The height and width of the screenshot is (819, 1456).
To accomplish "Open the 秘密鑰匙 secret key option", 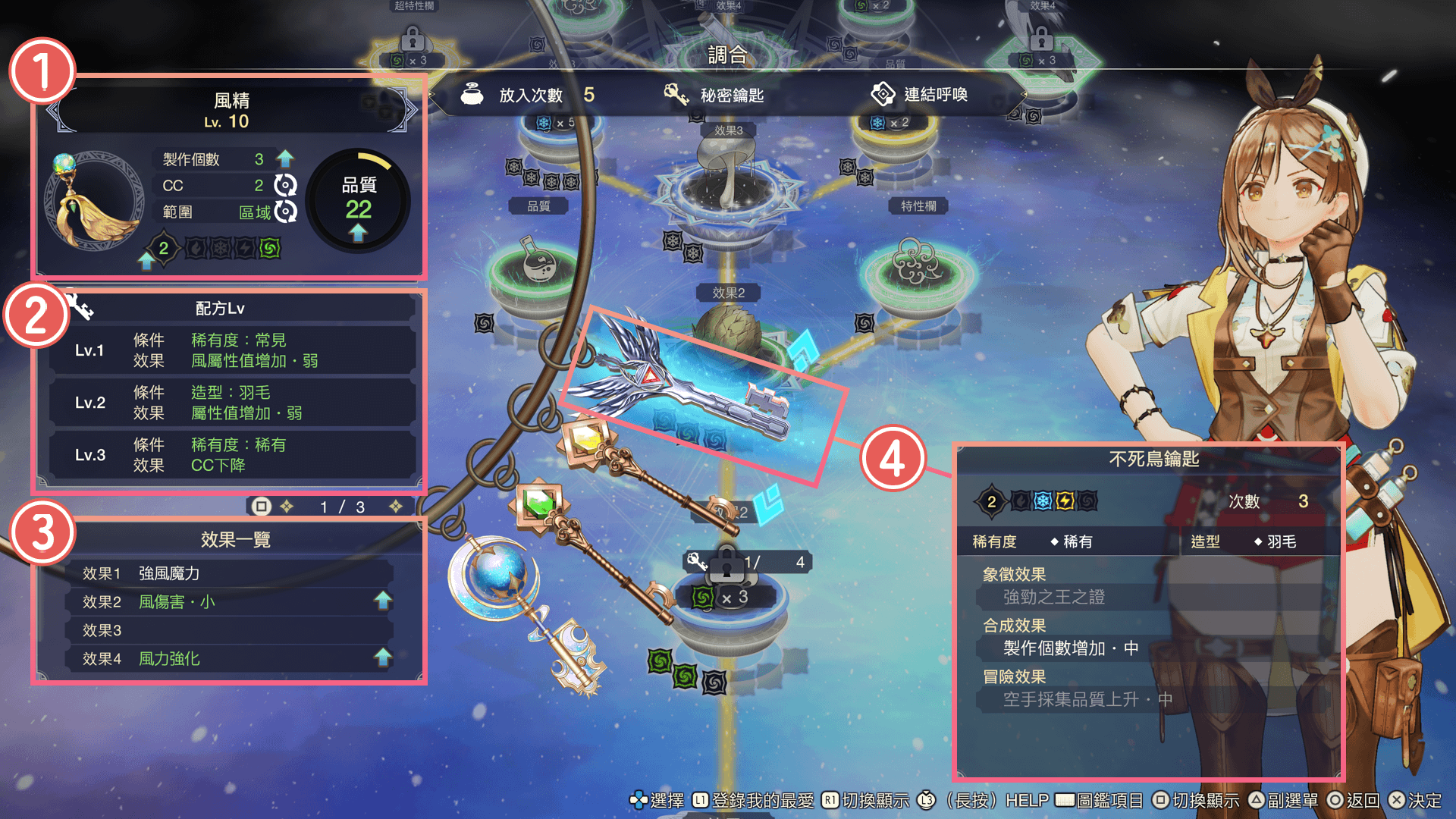I will click(714, 95).
